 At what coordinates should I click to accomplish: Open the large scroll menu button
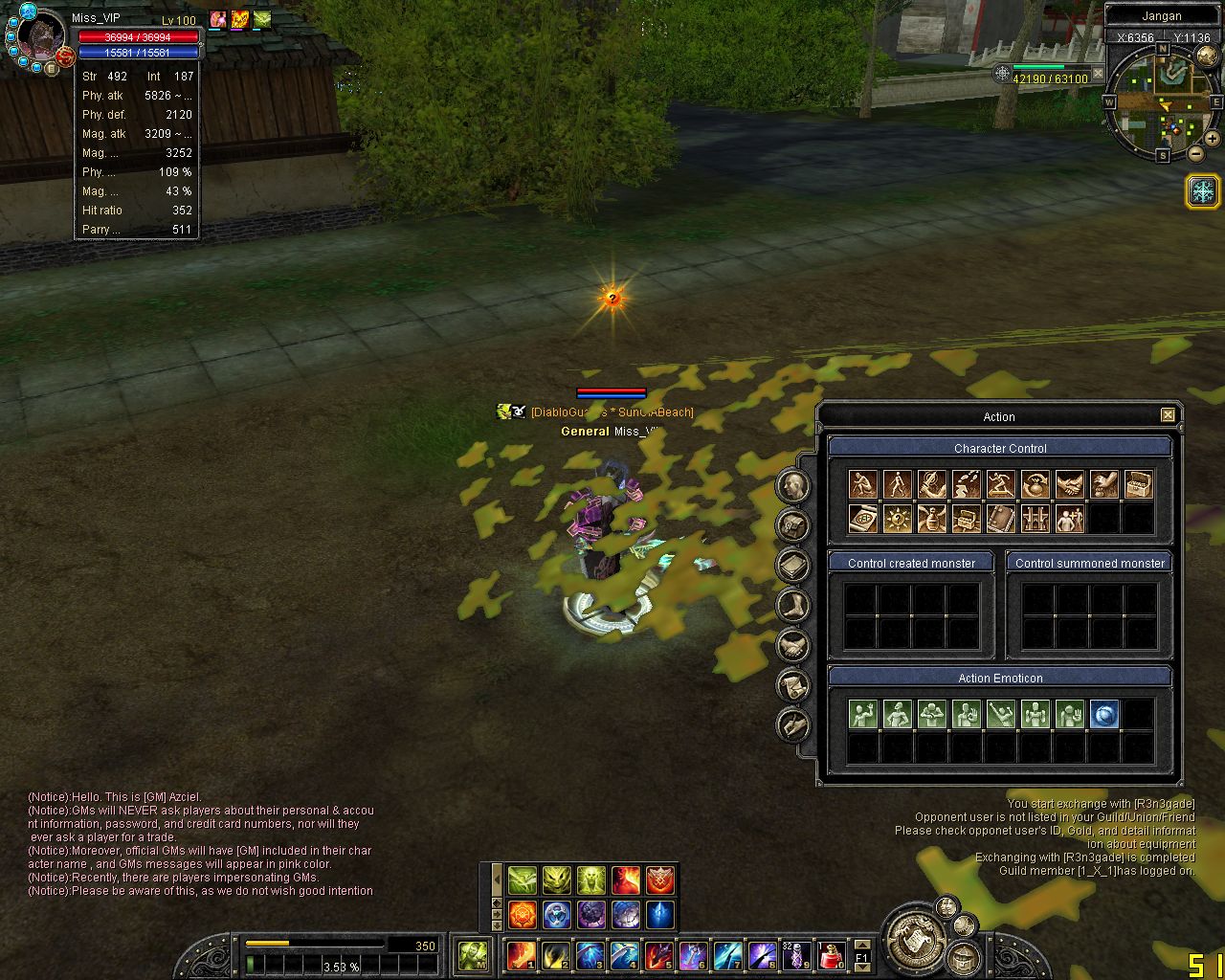(x=913, y=939)
